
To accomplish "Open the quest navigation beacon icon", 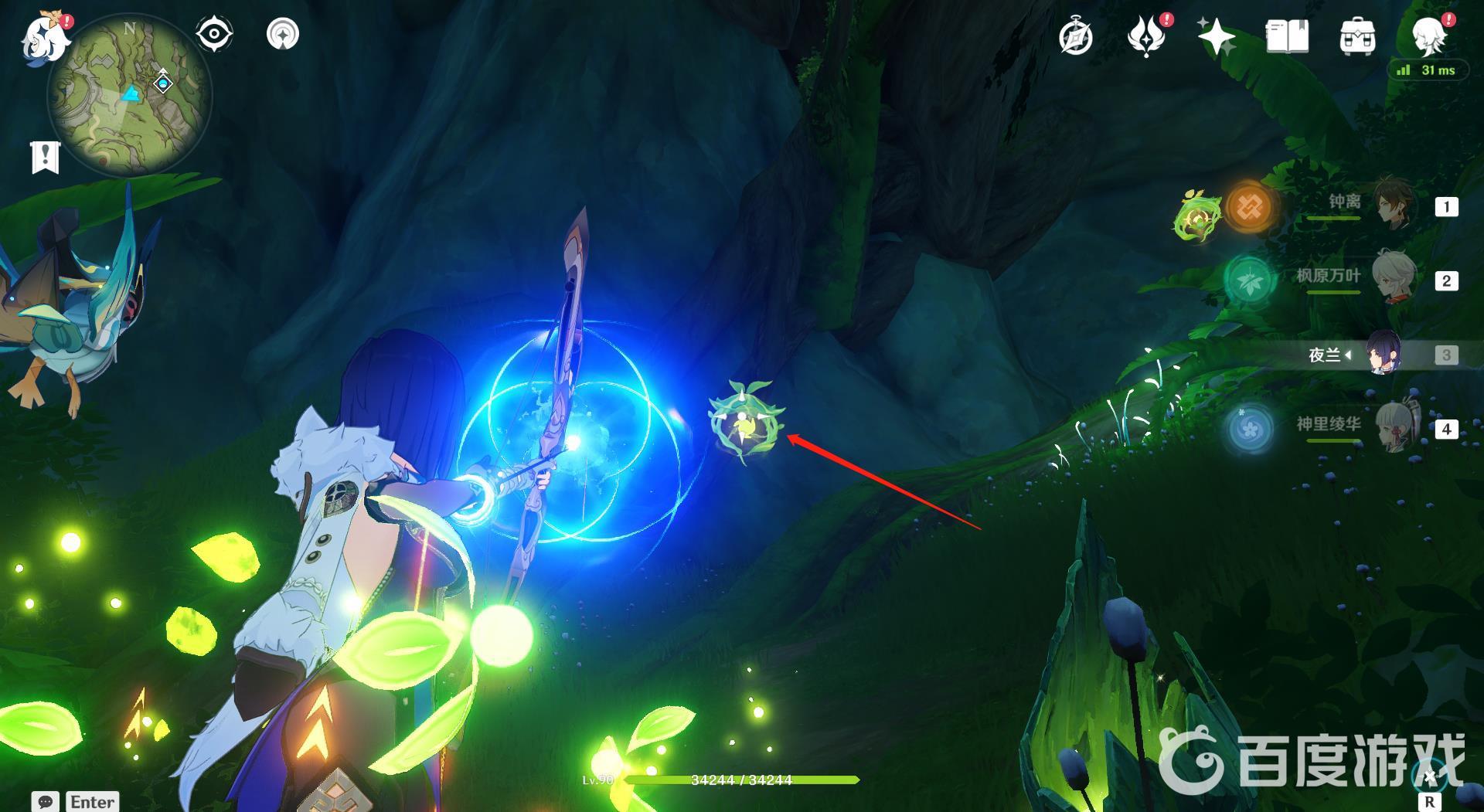I will [283, 35].
